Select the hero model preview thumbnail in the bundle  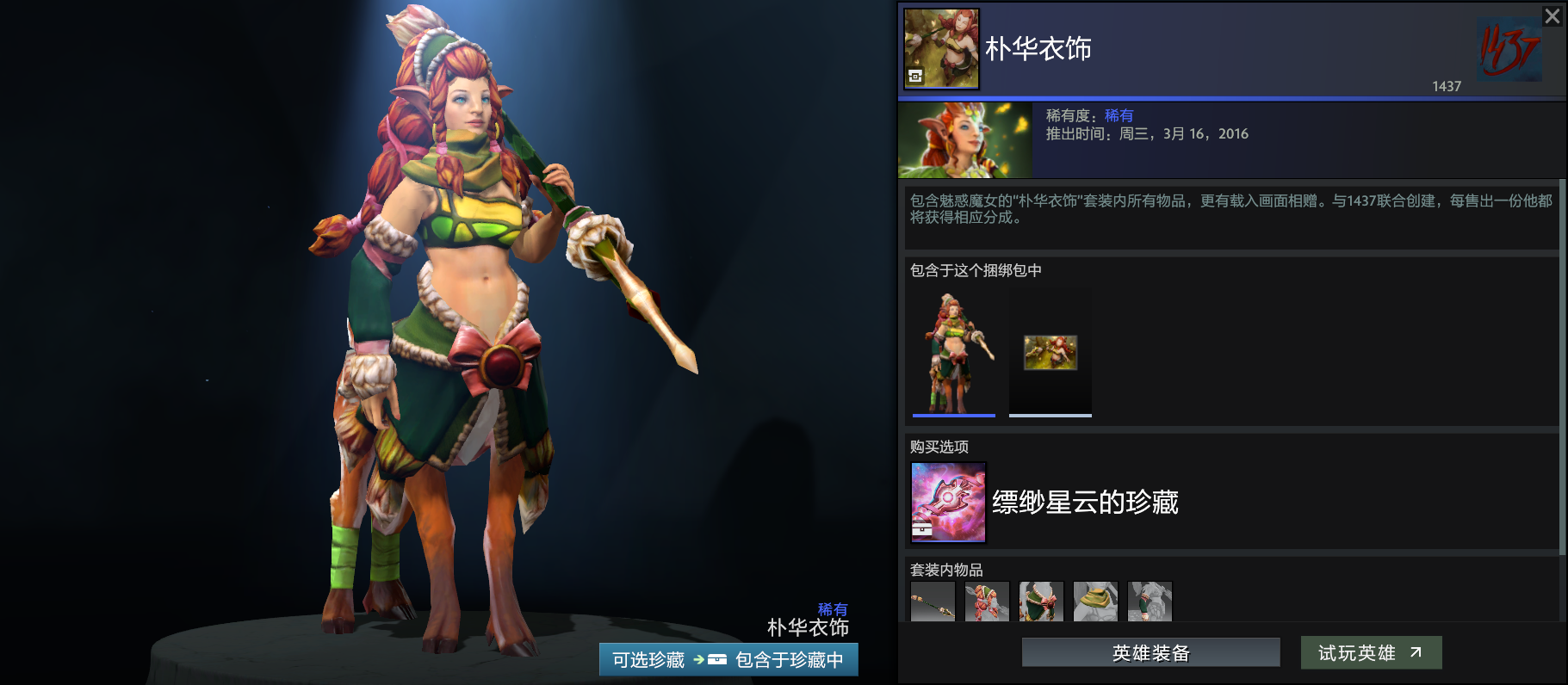click(953, 353)
